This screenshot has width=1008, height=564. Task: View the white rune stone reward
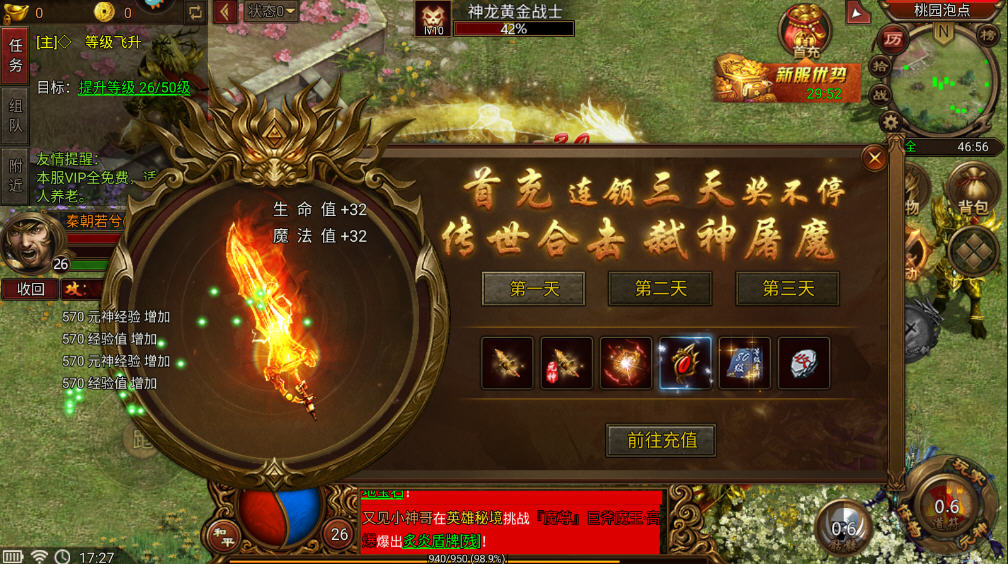click(803, 363)
